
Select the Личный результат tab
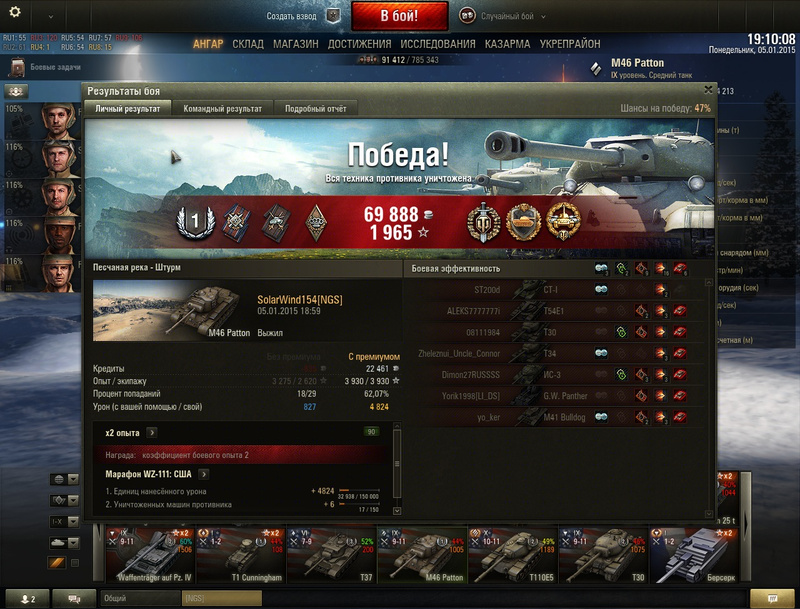[127, 108]
